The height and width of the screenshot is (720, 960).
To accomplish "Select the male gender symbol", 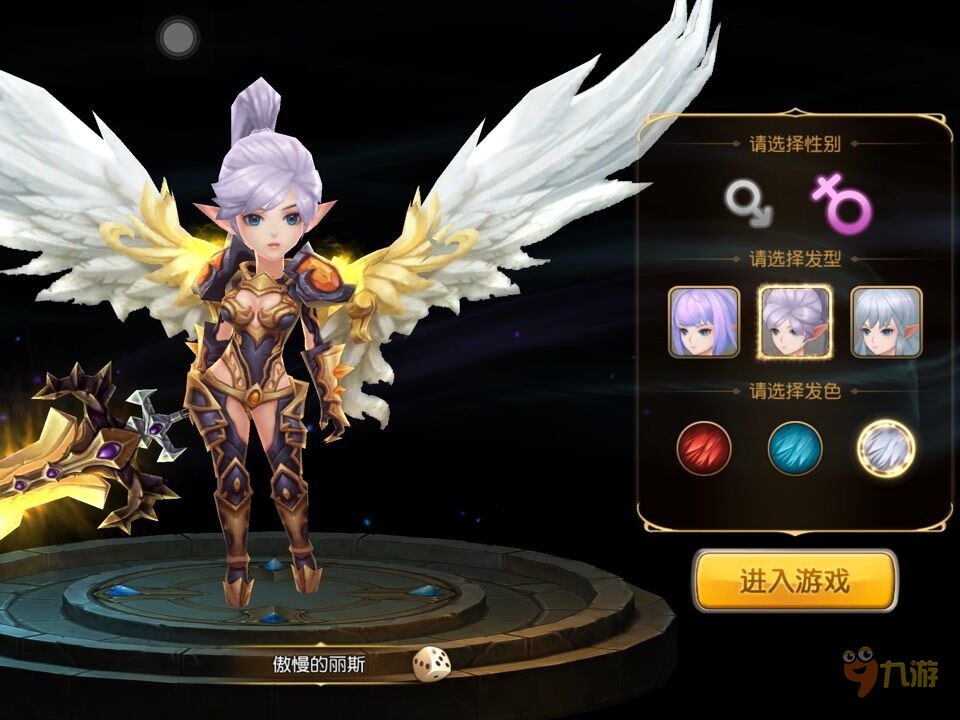I will coord(749,201).
